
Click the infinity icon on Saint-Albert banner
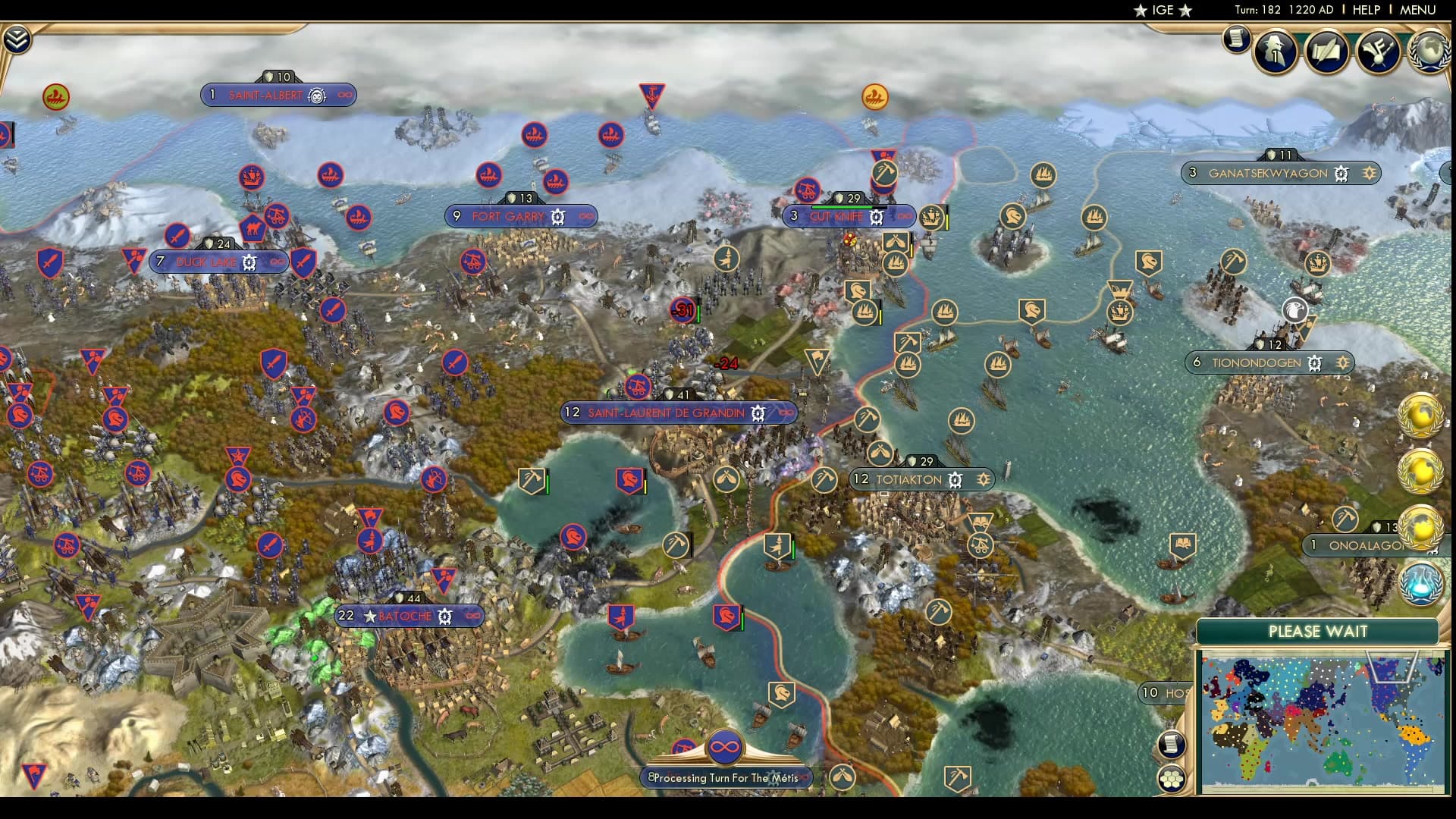point(344,96)
